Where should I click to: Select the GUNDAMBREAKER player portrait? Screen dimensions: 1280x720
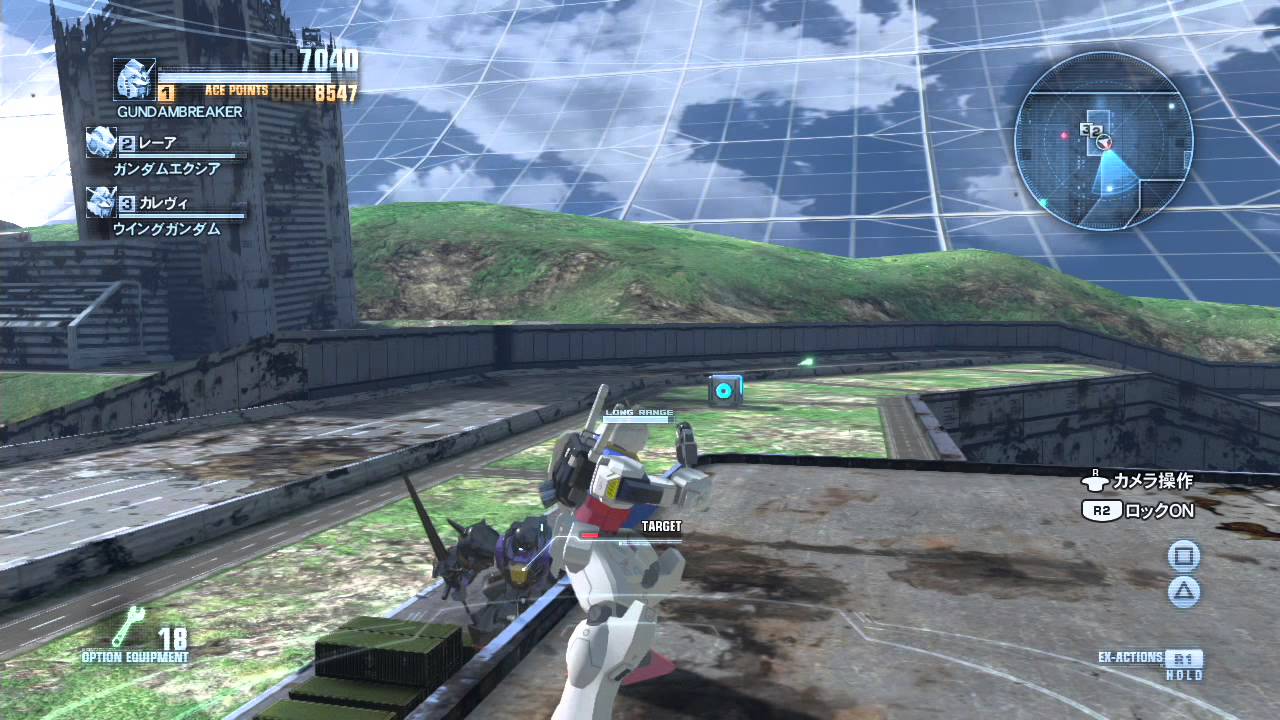click(x=134, y=79)
